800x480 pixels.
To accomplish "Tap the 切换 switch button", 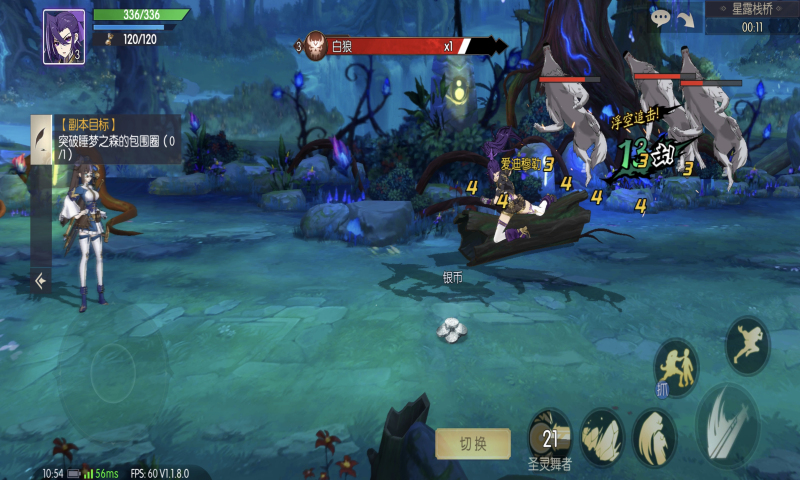I will (x=472, y=444).
